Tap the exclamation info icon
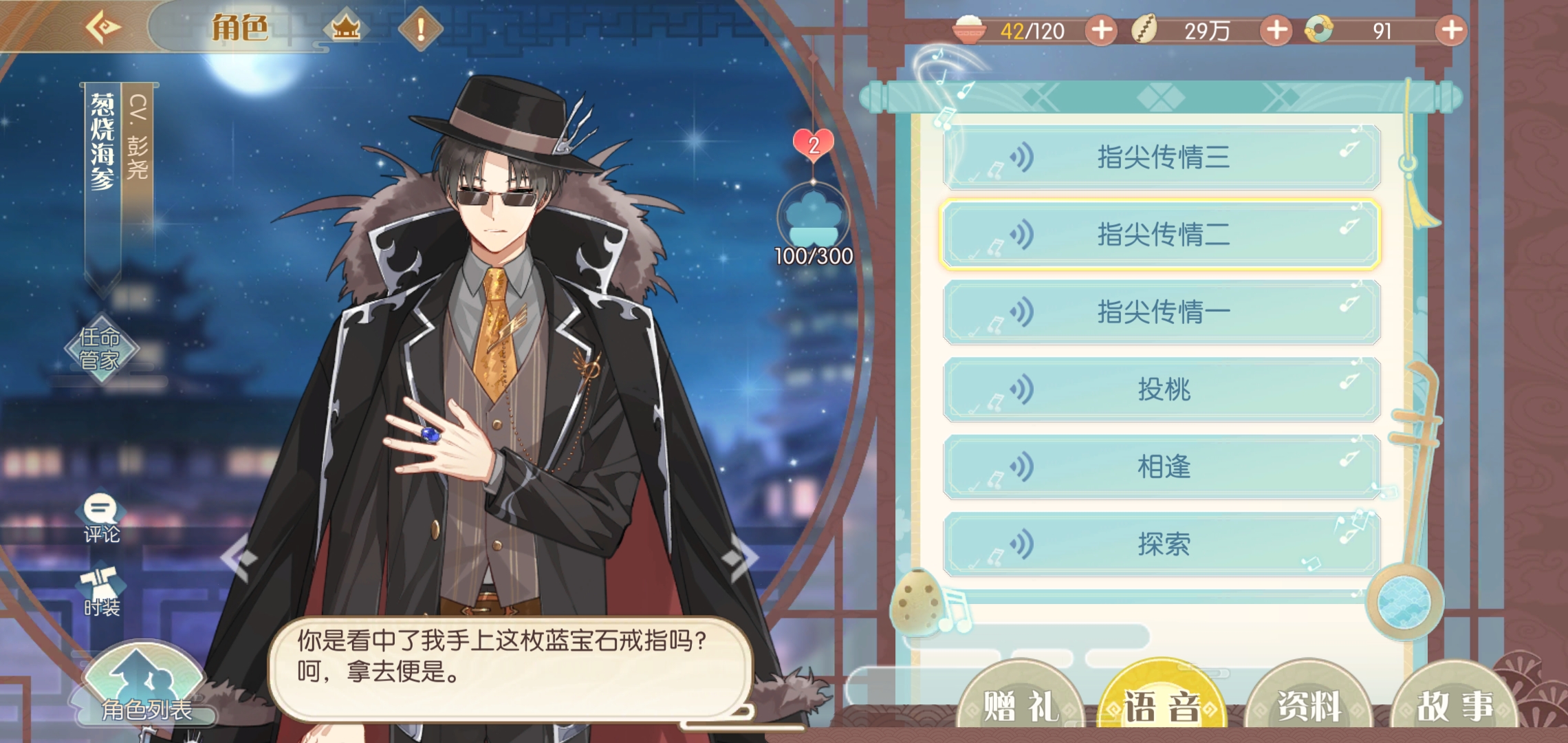This screenshot has height=743, width=1568. [420, 29]
